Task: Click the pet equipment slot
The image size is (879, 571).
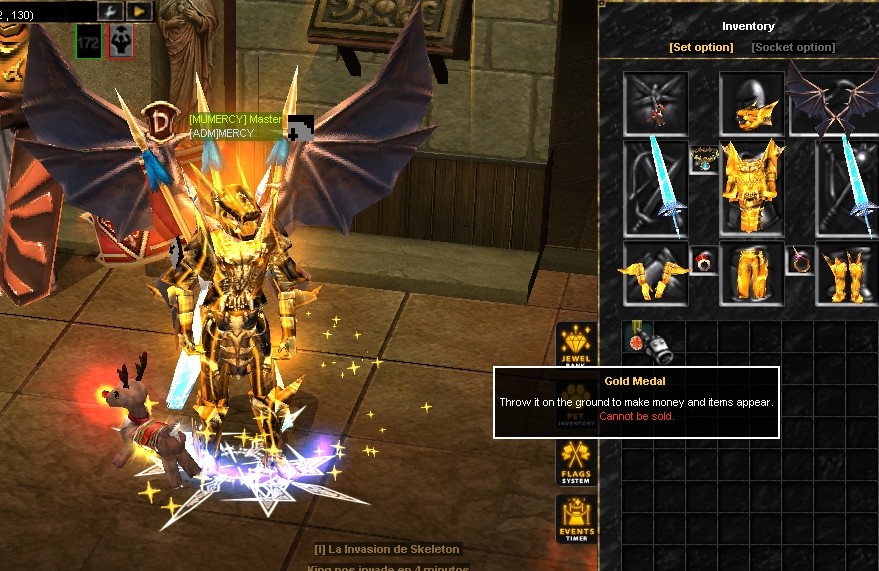Action: 655,103
